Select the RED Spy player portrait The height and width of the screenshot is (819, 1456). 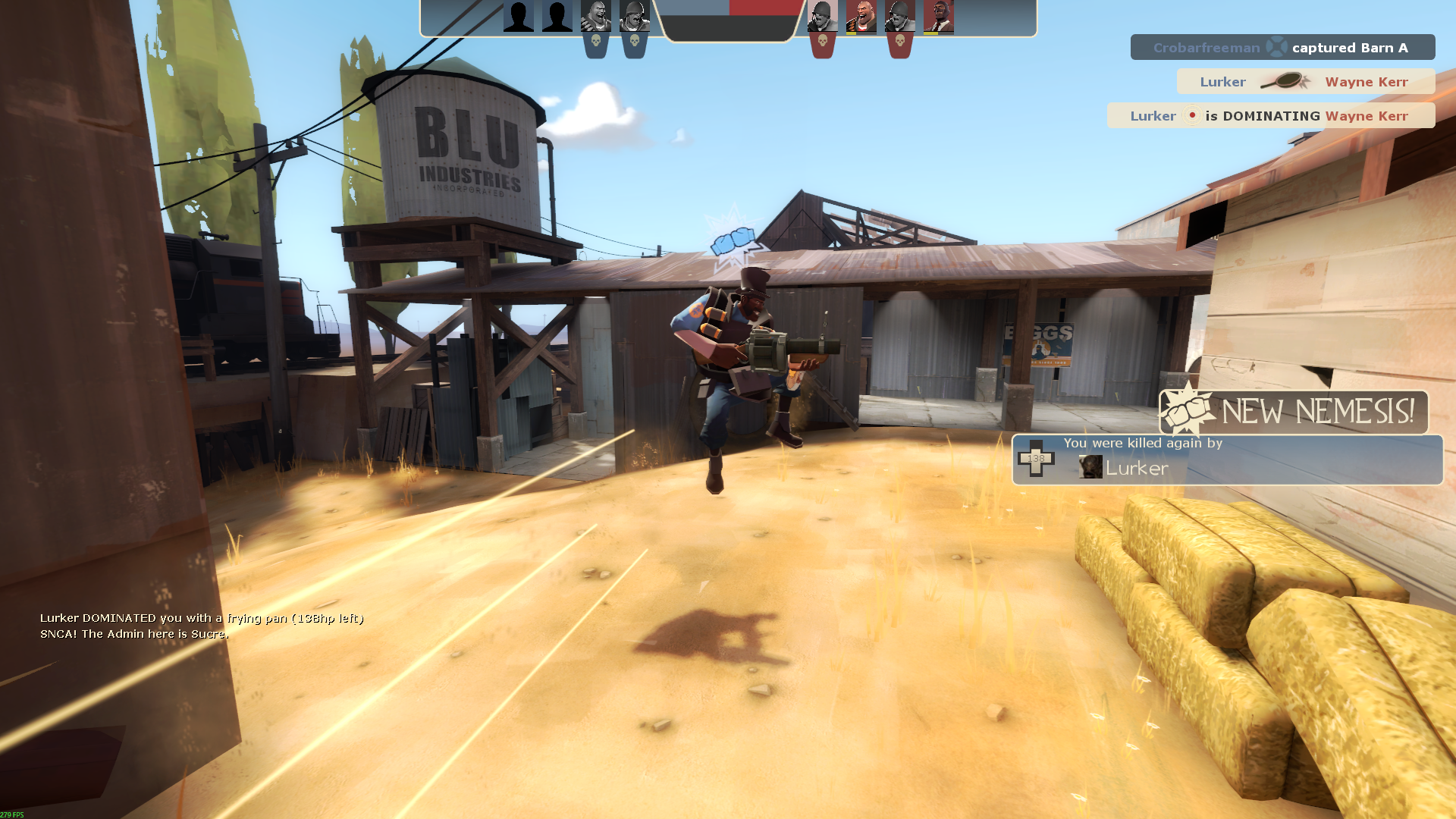(x=938, y=17)
